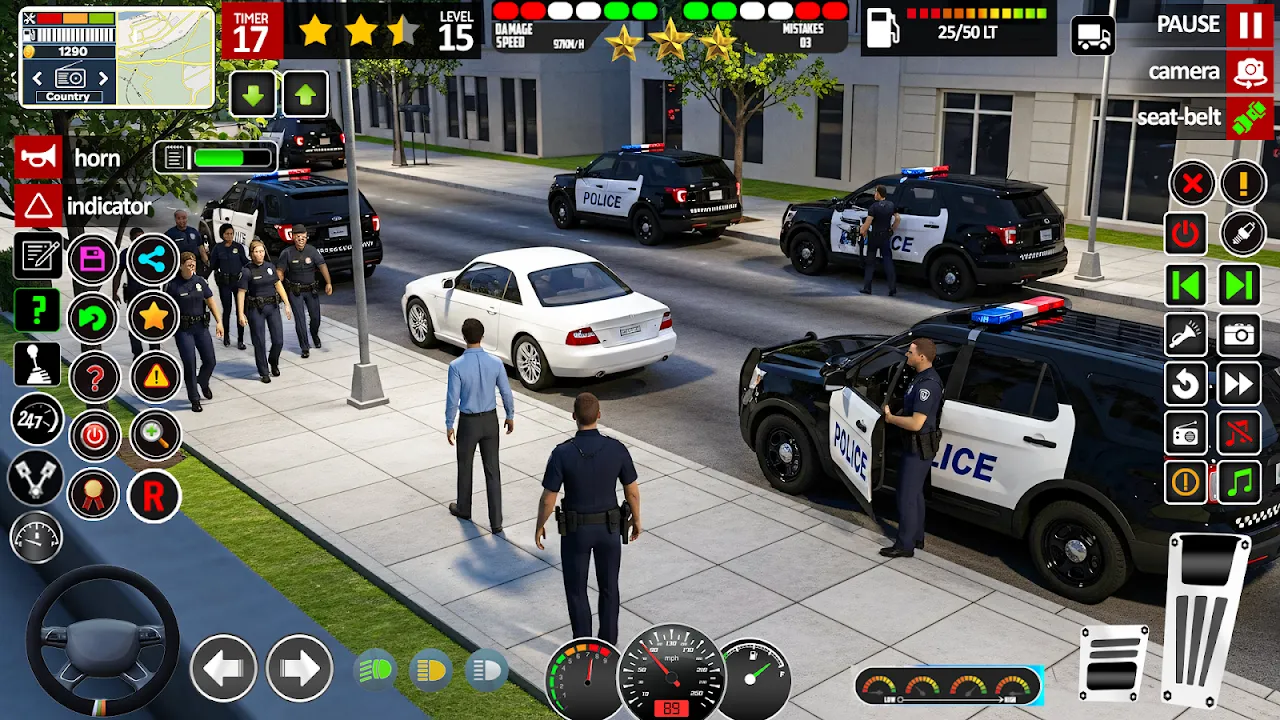The width and height of the screenshot is (1280, 720).
Task: Pause the game with the PAUSE button
Action: click(x=1250, y=25)
